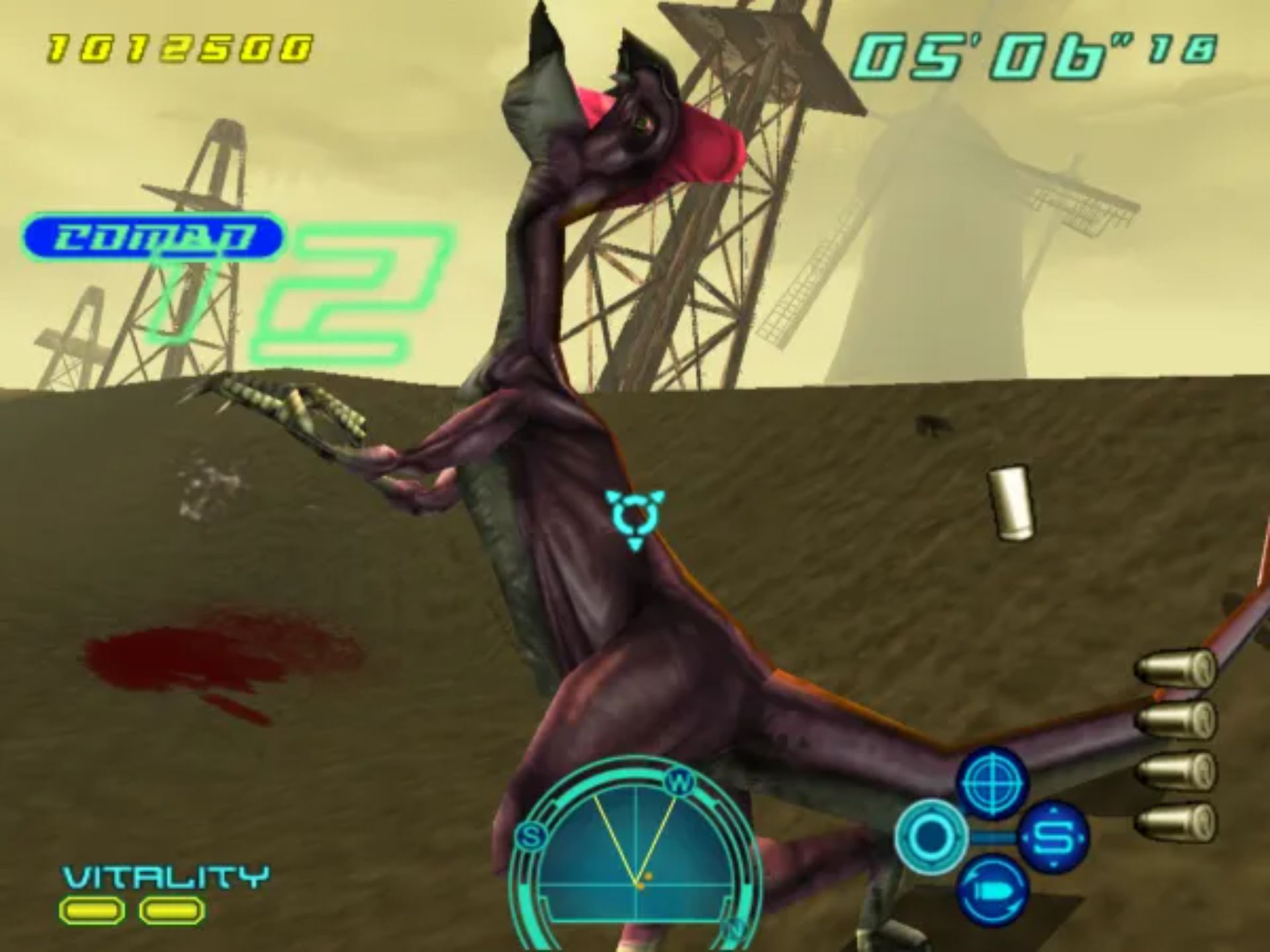Viewport: 1270px width, 952px height.
Task: Click the bullet reload icon
Action: [992, 891]
